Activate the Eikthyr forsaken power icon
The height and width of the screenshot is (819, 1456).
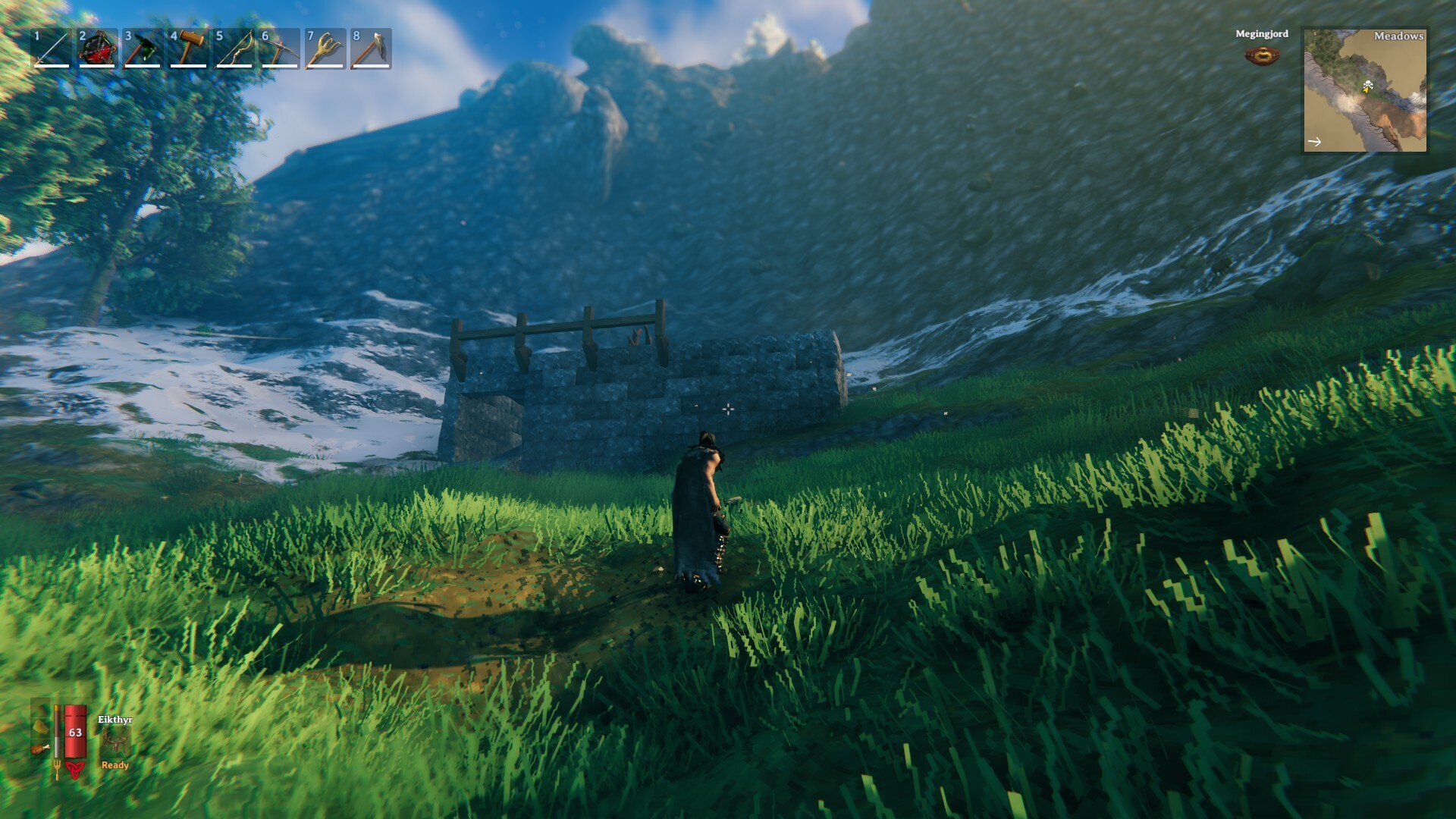(x=115, y=743)
